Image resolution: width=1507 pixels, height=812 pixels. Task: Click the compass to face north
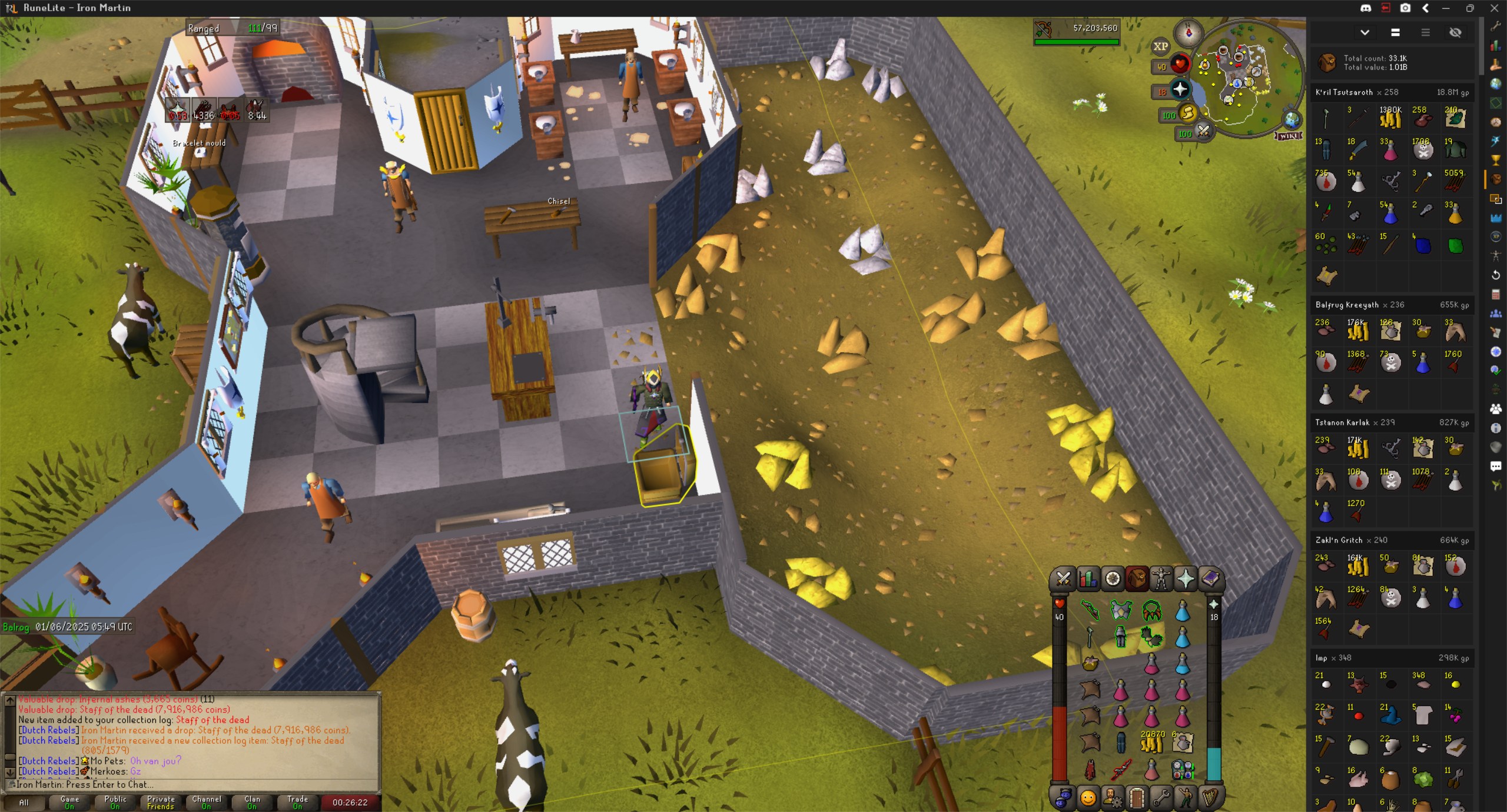coord(1188,33)
